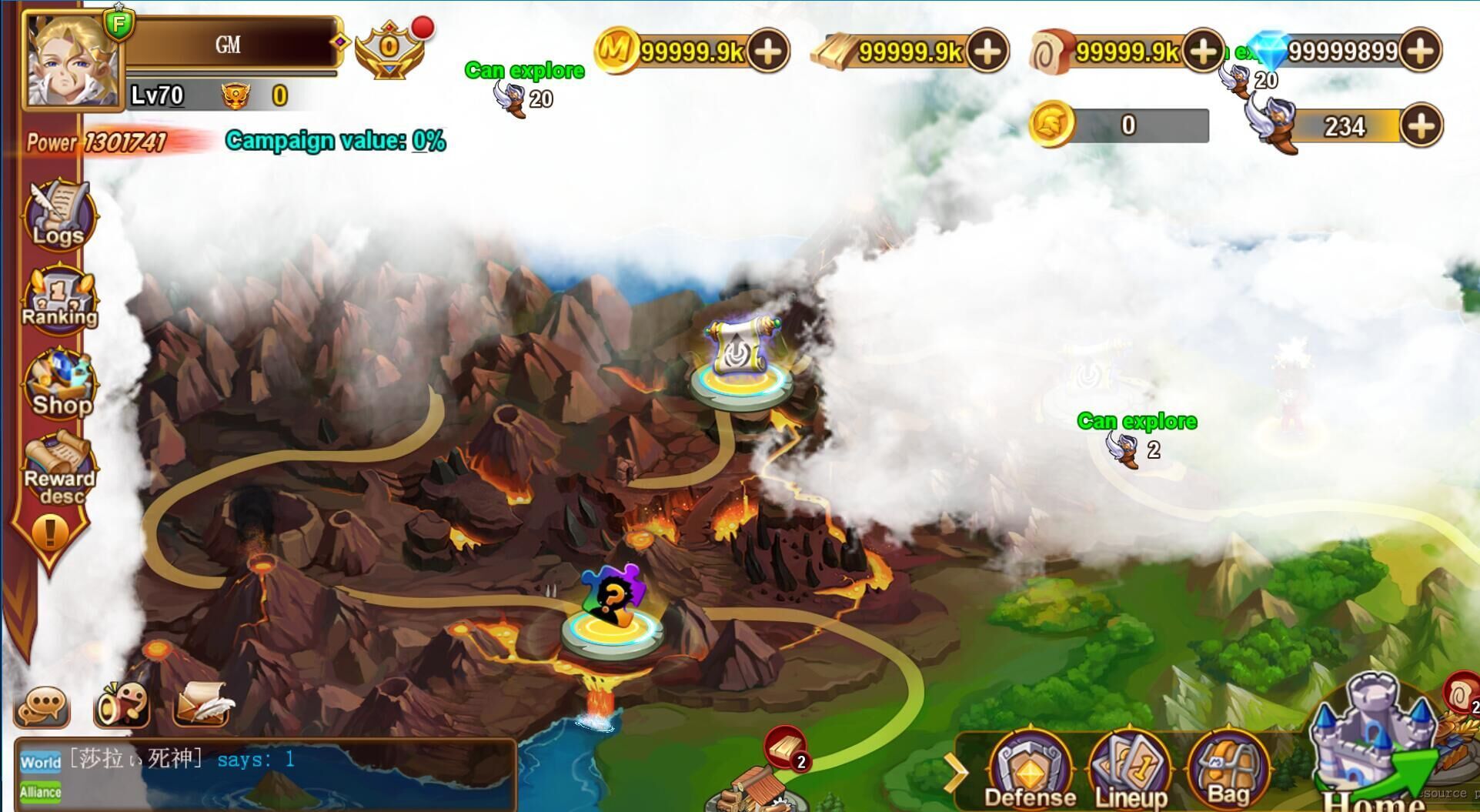
Task: Show the Reward desc scroll
Action: point(59,467)
